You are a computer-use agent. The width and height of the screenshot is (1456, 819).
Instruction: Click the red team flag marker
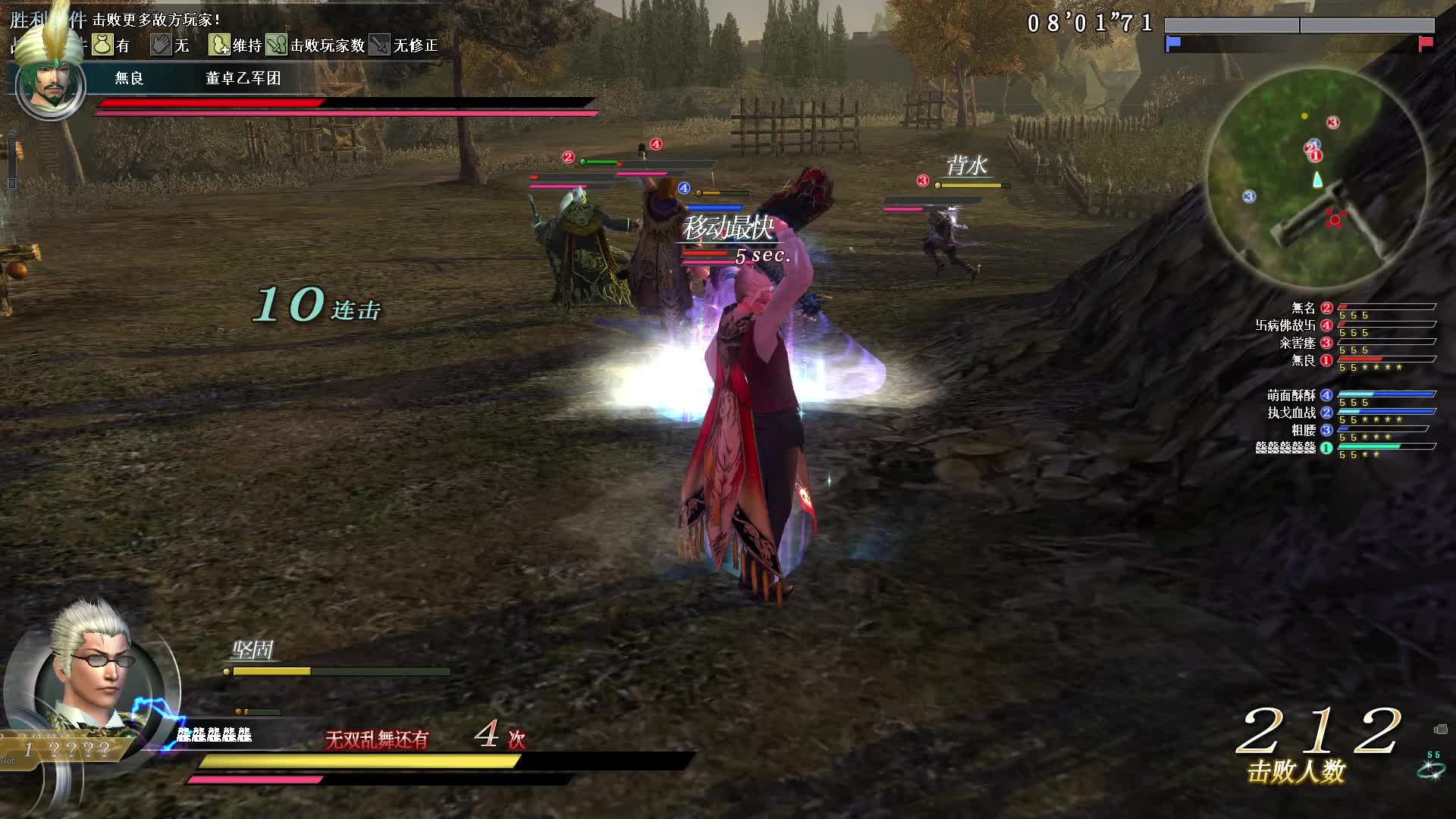pos(1426,43)
